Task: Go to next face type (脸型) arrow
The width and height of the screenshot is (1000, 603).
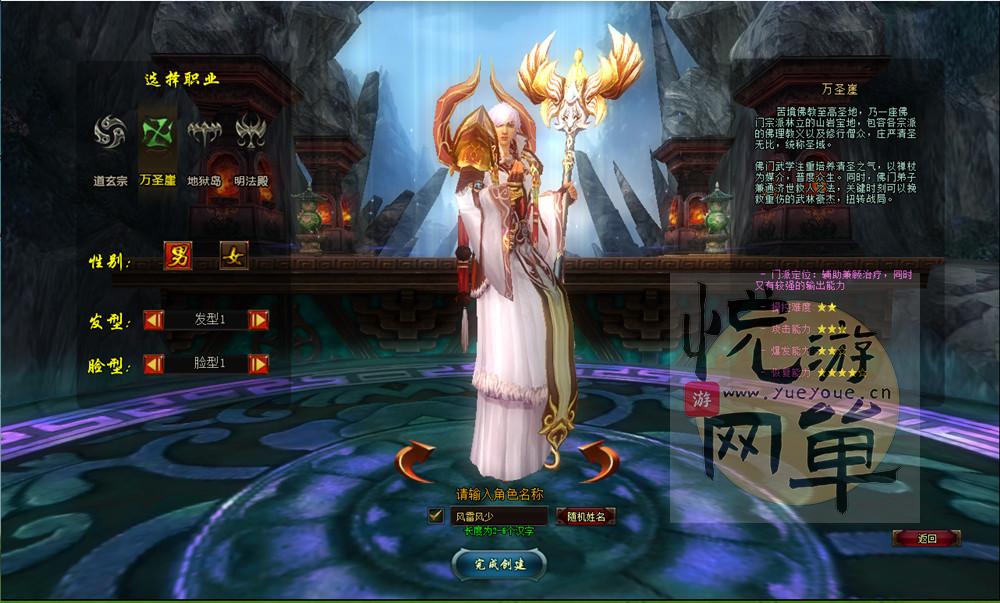Action: tap(258, 363)
